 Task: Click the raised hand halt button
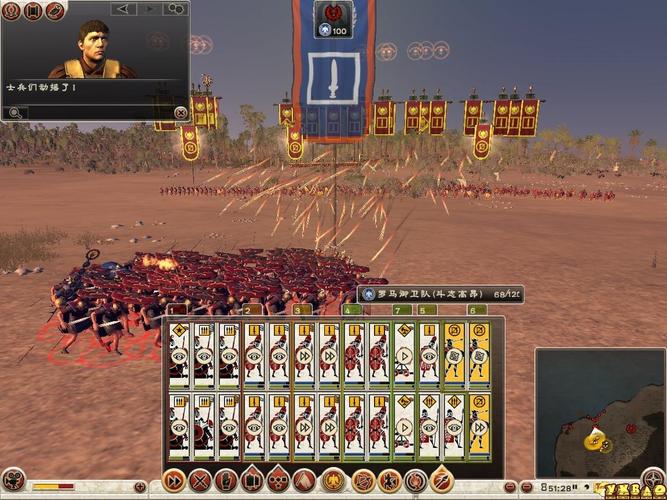tap(227, 480)
